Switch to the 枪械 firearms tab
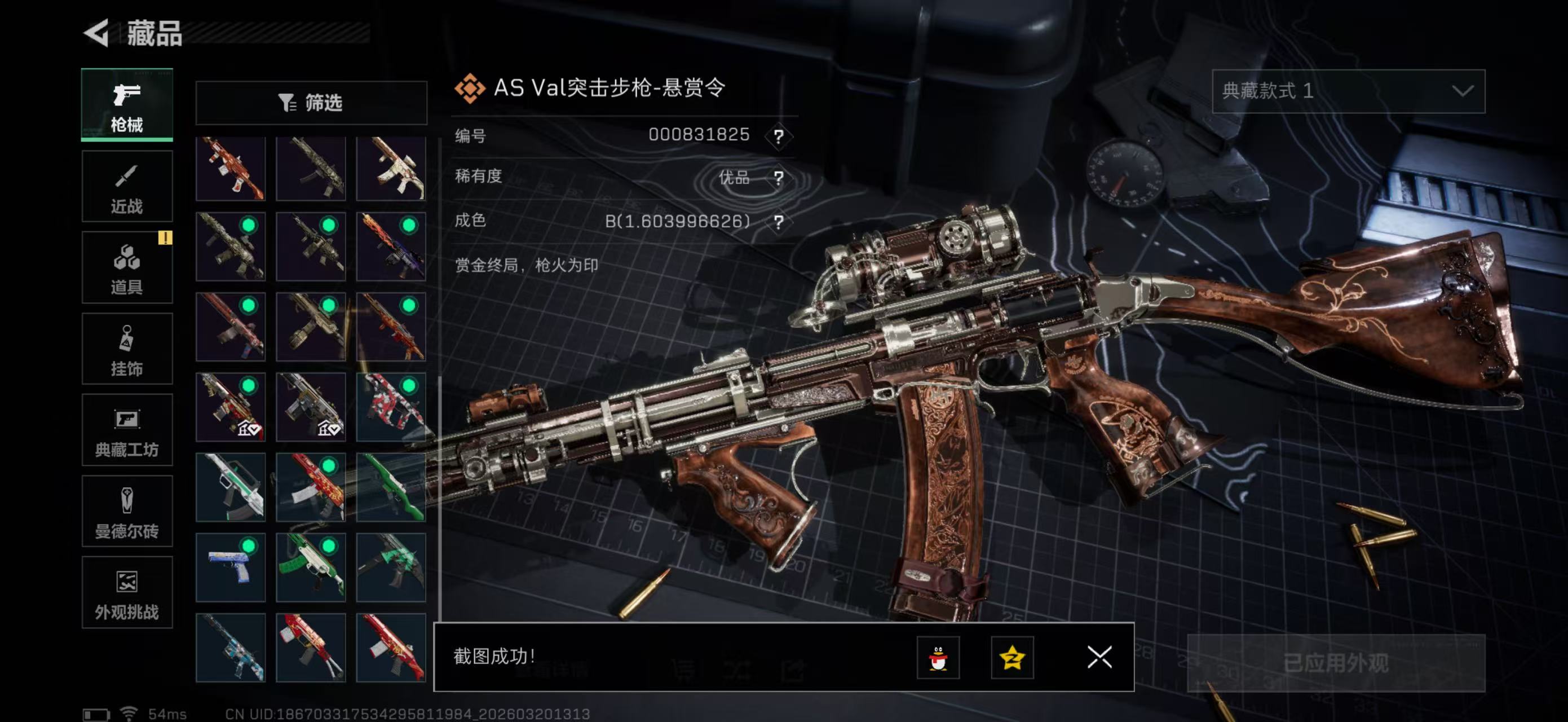 pos(127,105)
